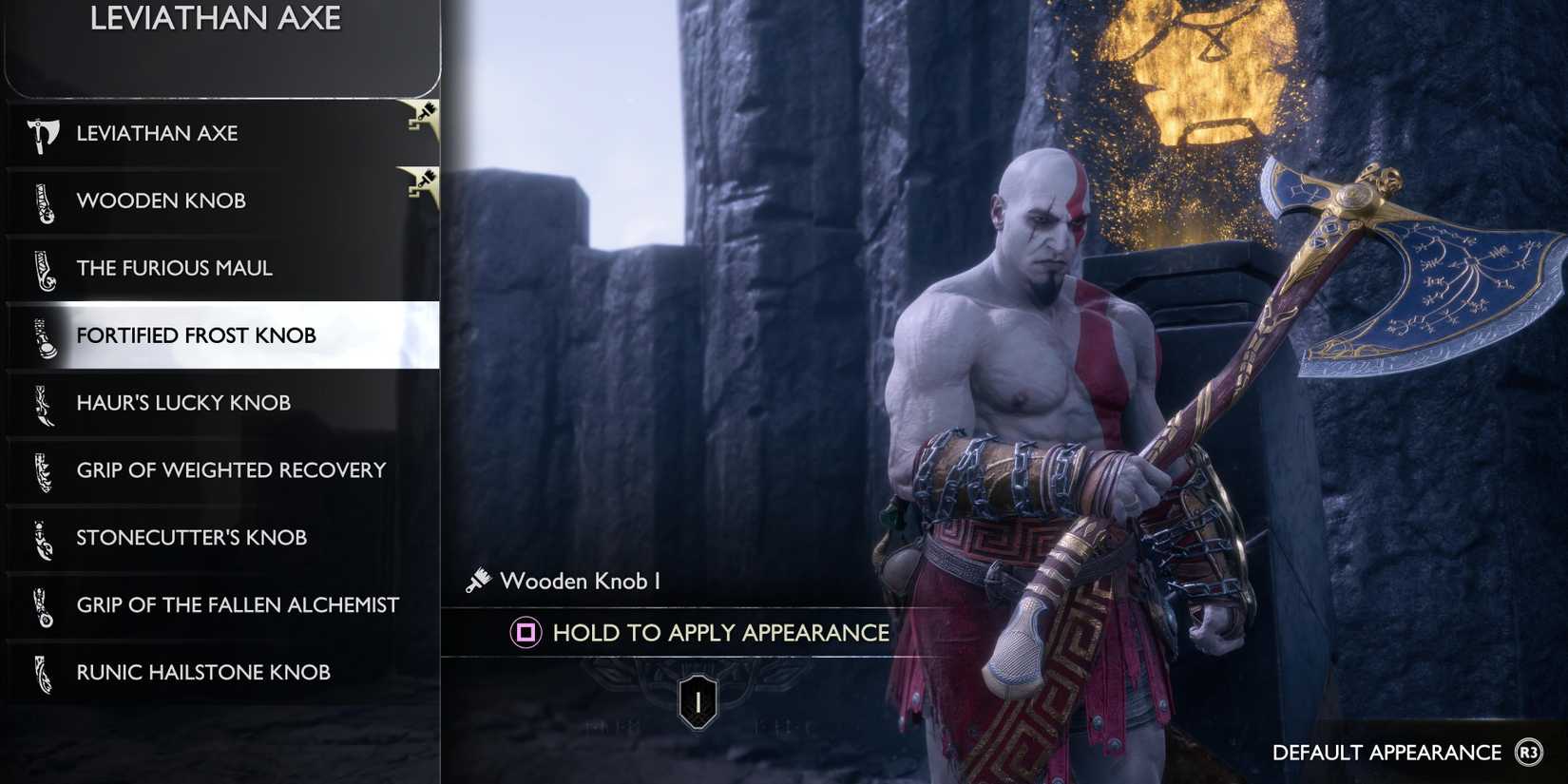Click the square button icon in apply prompt
Screen dimensions: 1568x784
click(525, 632)
